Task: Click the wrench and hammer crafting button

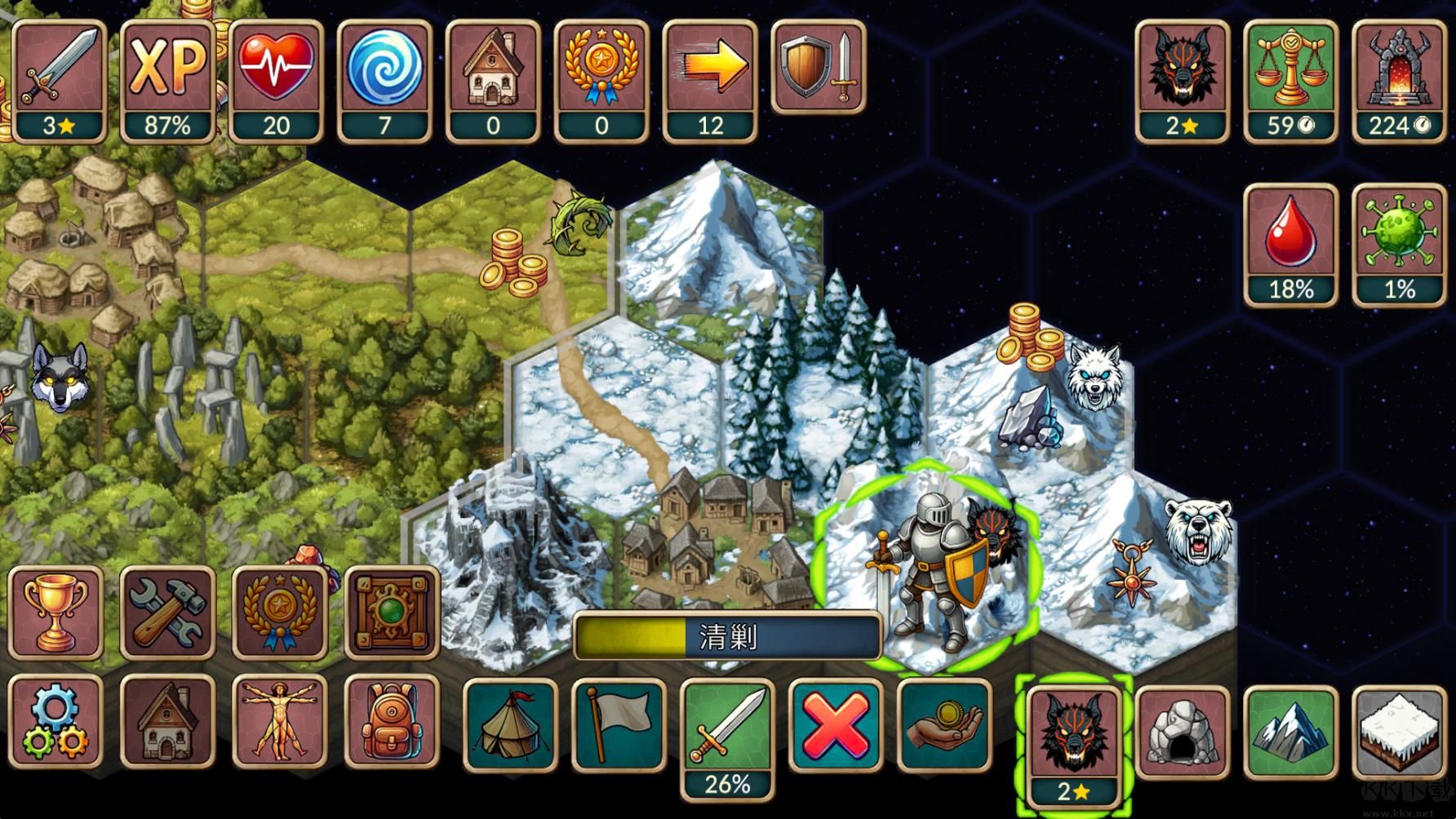Action: (167, 613)
